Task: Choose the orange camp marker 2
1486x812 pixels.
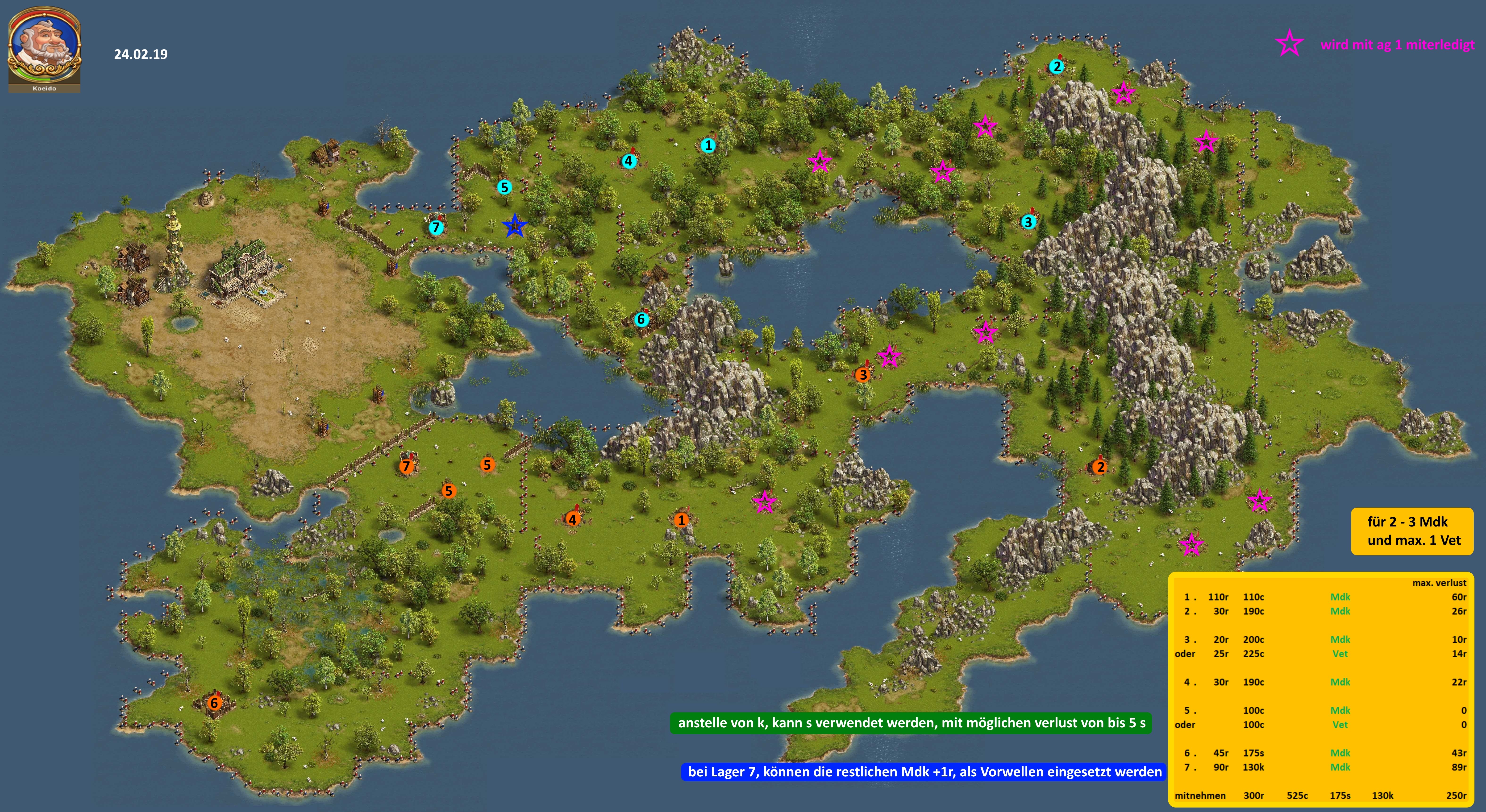Action: click(x=1100, y=467)
